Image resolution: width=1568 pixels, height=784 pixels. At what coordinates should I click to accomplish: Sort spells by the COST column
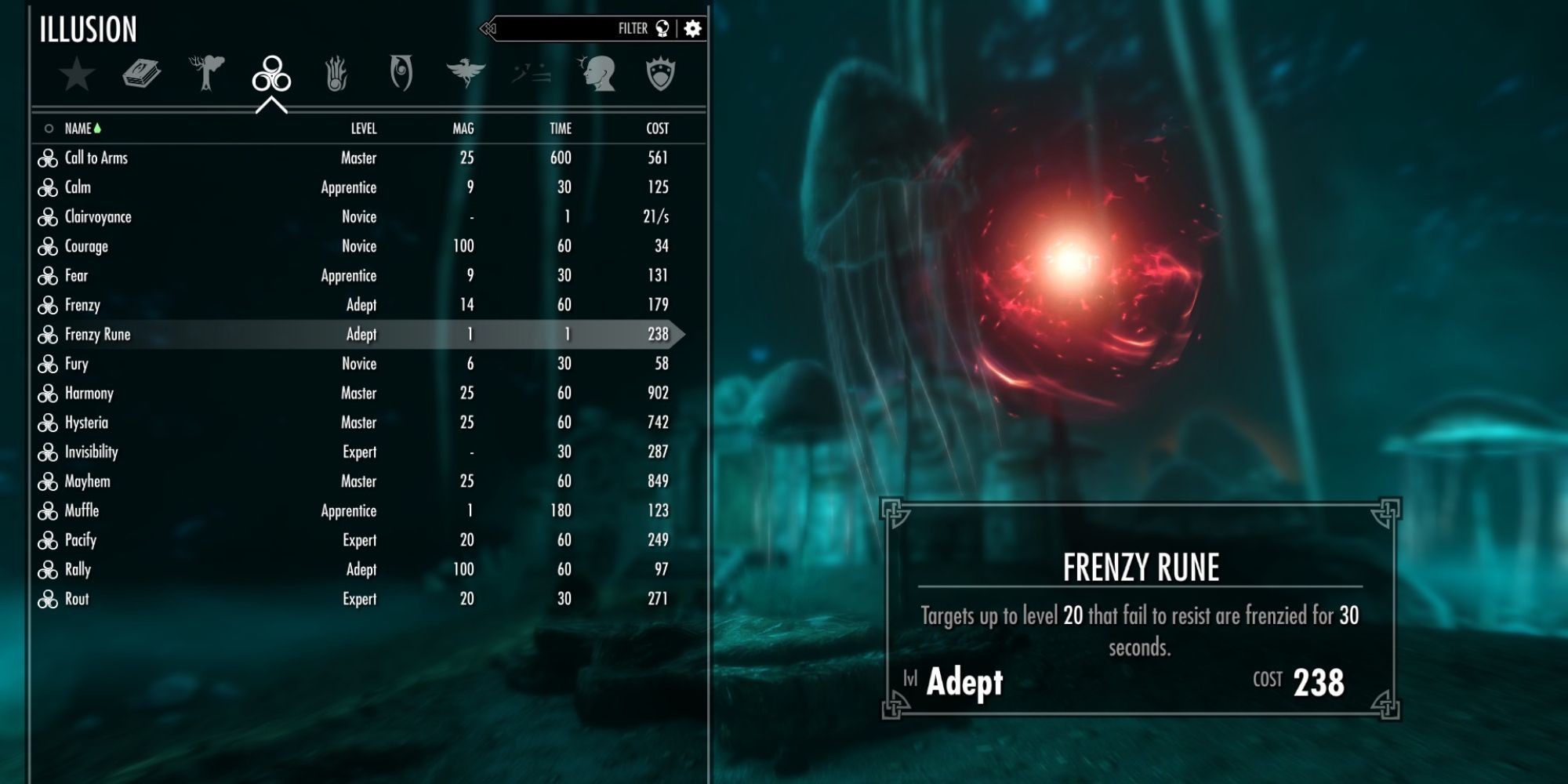[659, 126]
